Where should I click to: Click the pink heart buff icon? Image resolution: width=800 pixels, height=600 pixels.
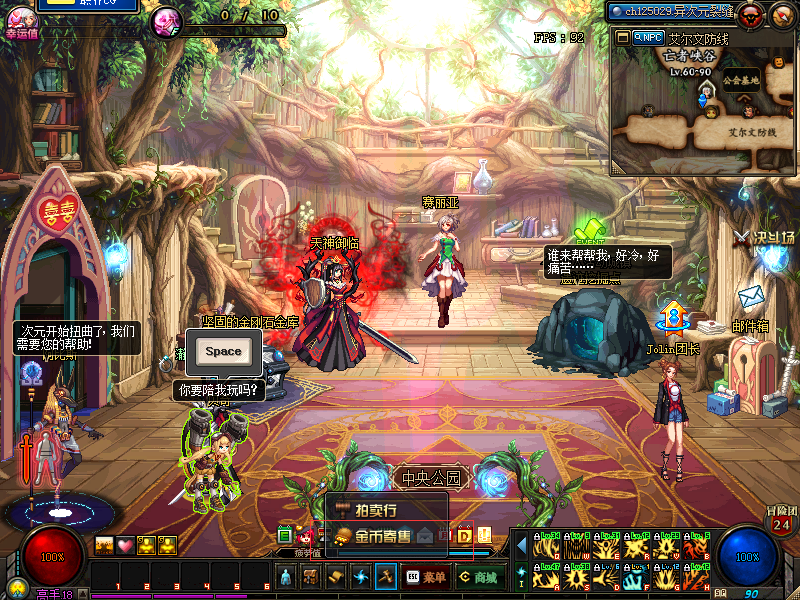(x=124, y=545)
